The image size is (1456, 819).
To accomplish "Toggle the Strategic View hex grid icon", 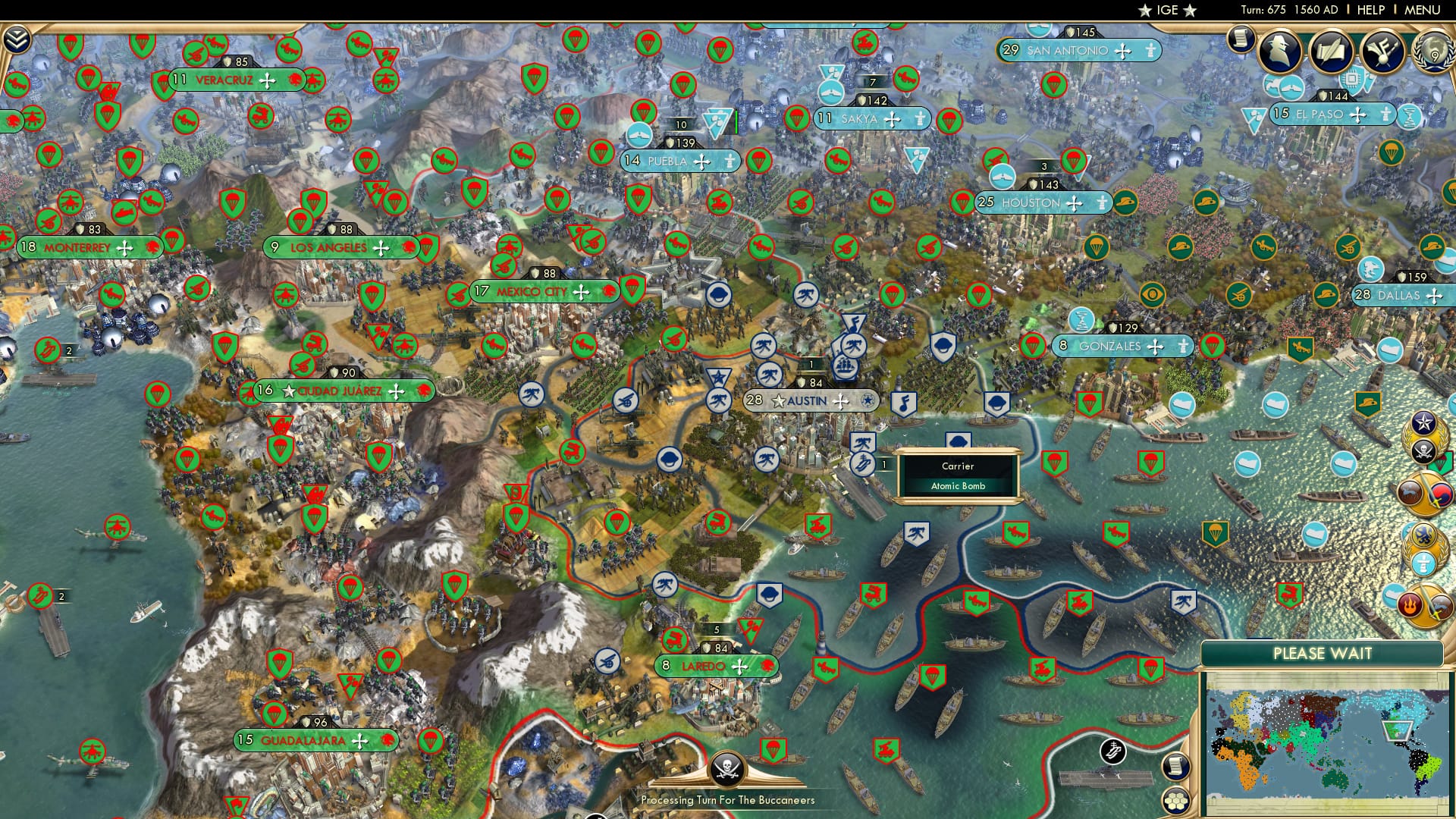I will pyautogui.click(x=1175, y=801).
